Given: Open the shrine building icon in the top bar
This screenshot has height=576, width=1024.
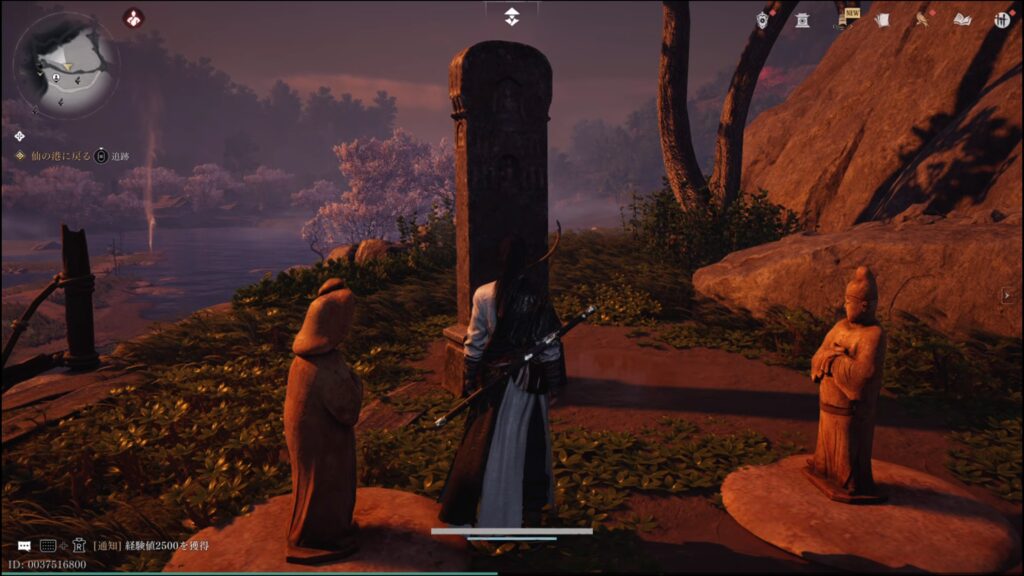Looking at the screenshot, I should click(x=802, y=20).
